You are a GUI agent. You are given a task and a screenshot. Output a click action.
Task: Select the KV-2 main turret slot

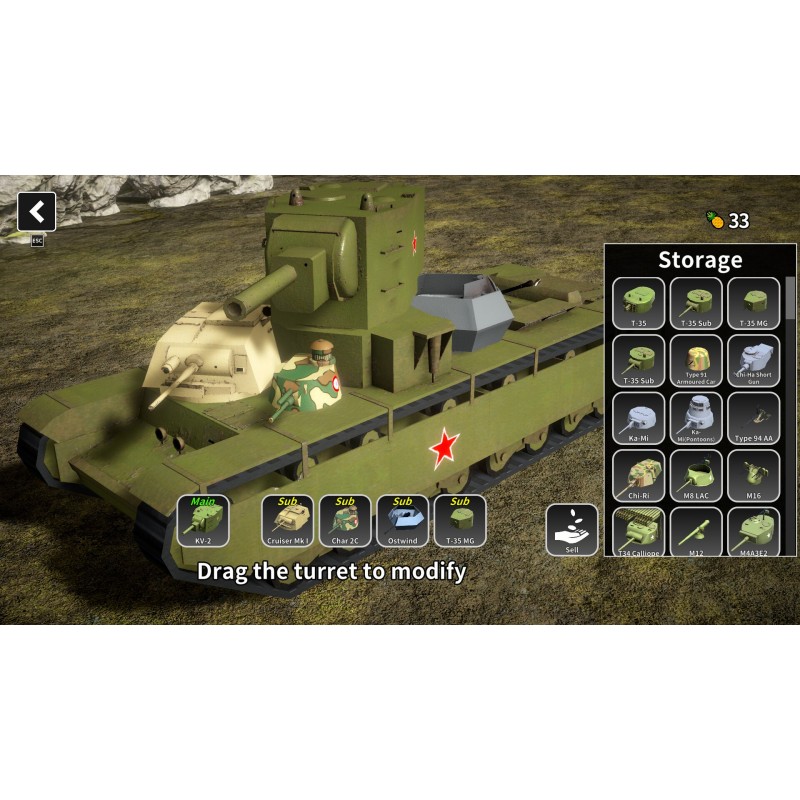click(203, 521)
